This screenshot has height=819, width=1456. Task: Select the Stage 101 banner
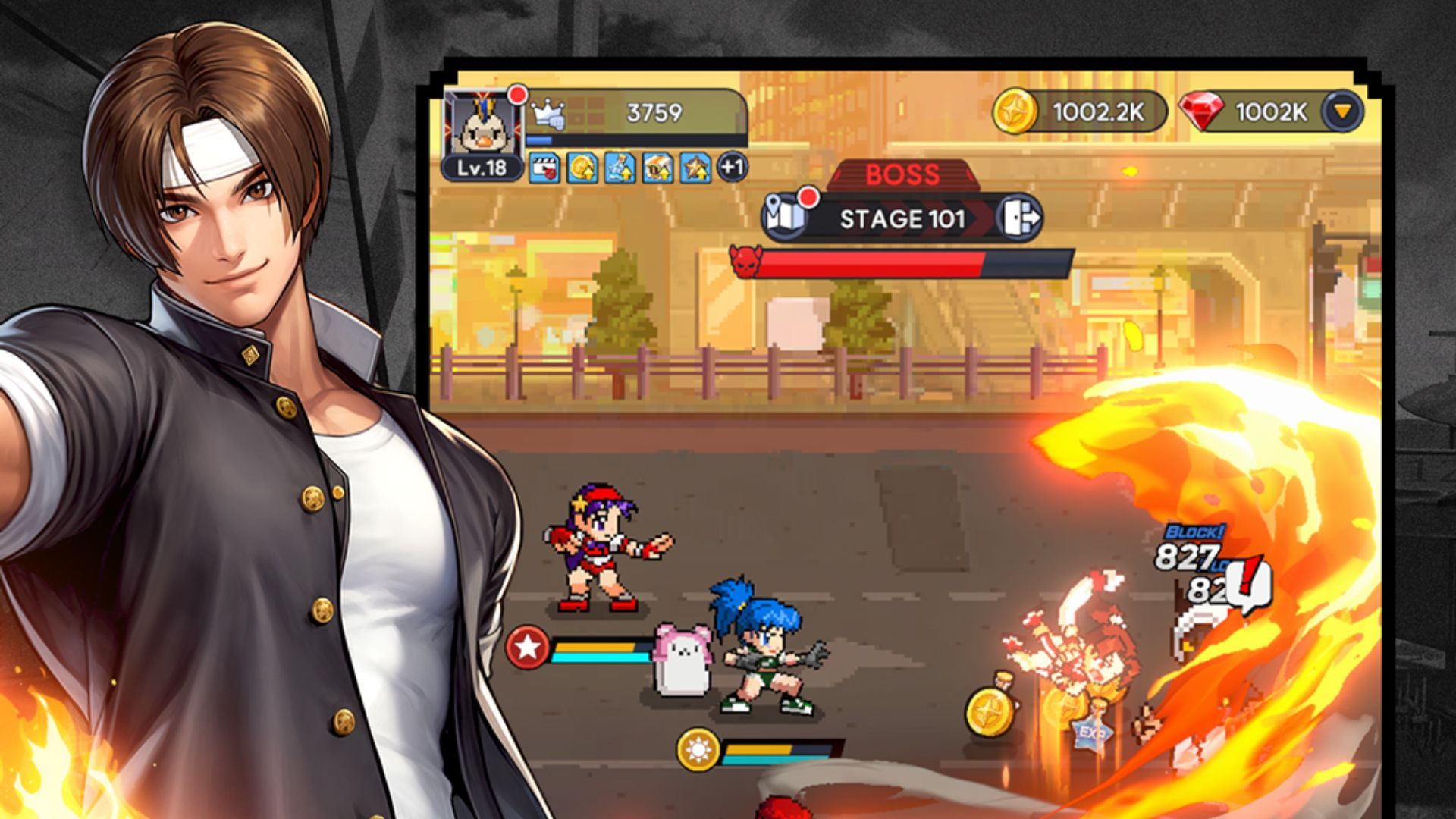(x=902, y=218)
